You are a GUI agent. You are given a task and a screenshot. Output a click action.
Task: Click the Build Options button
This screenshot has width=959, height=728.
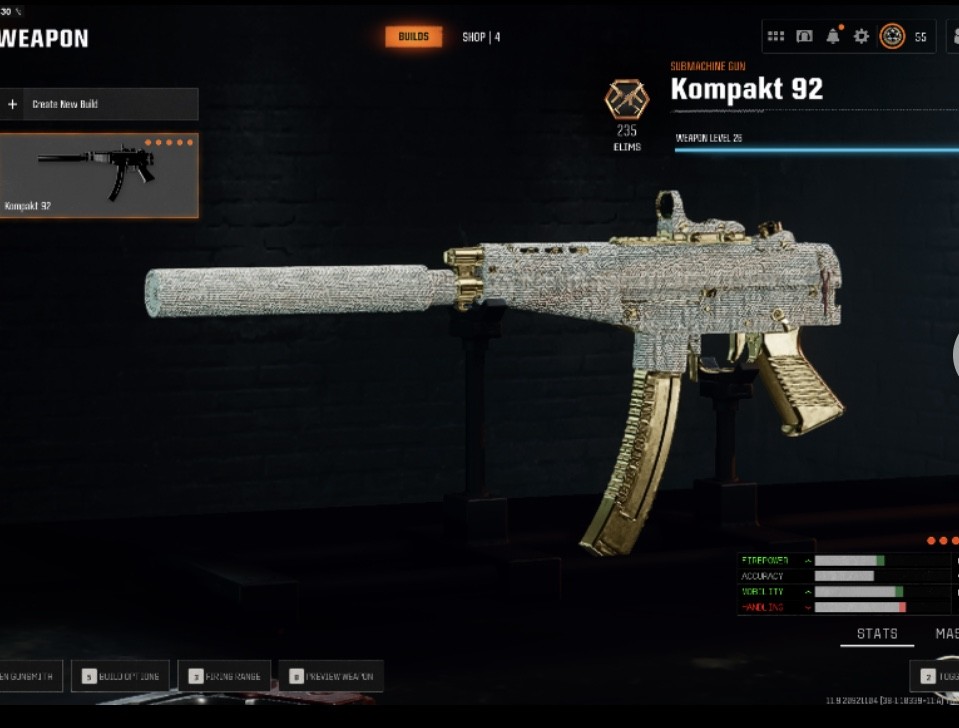click(120, 676)
